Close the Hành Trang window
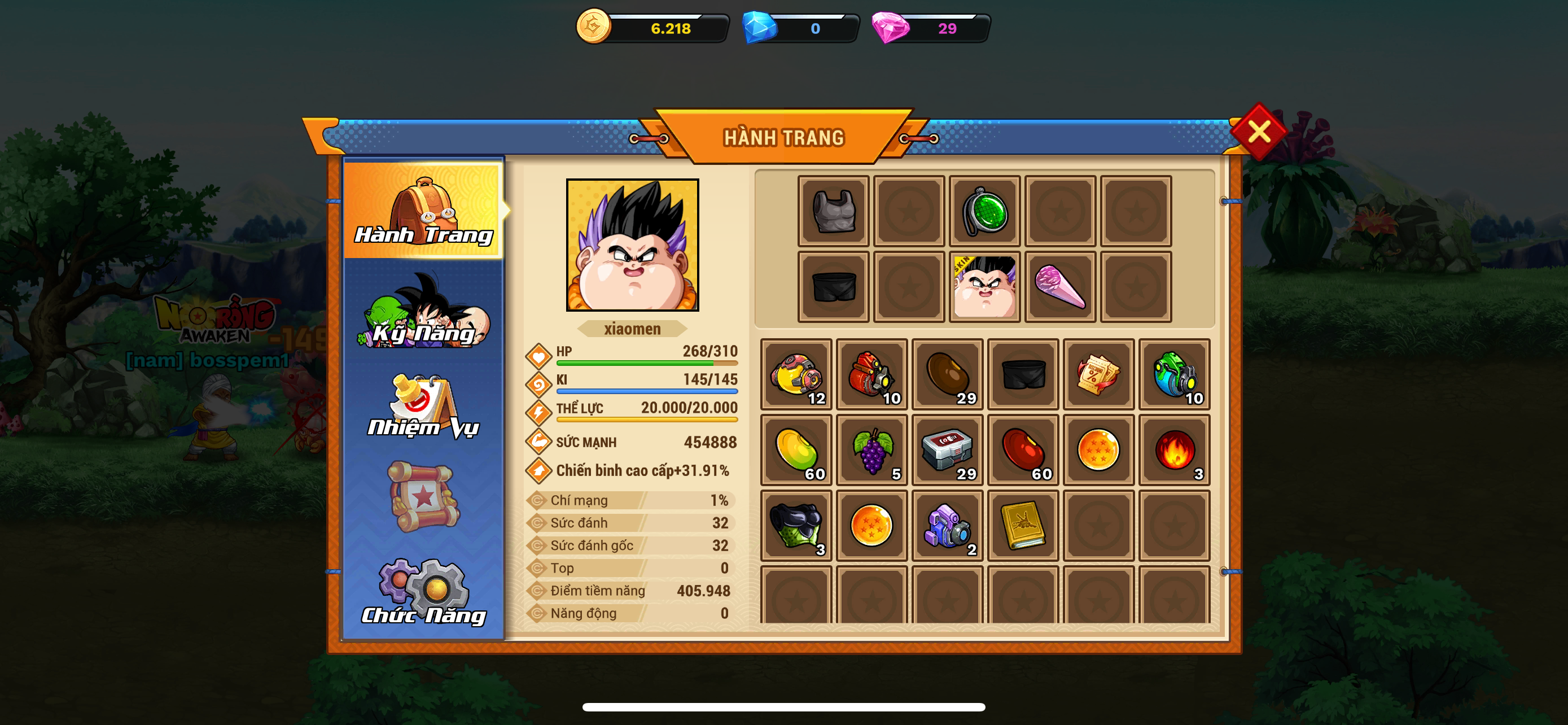Screen dimensions: 1568x725 tap(1258, 132)
